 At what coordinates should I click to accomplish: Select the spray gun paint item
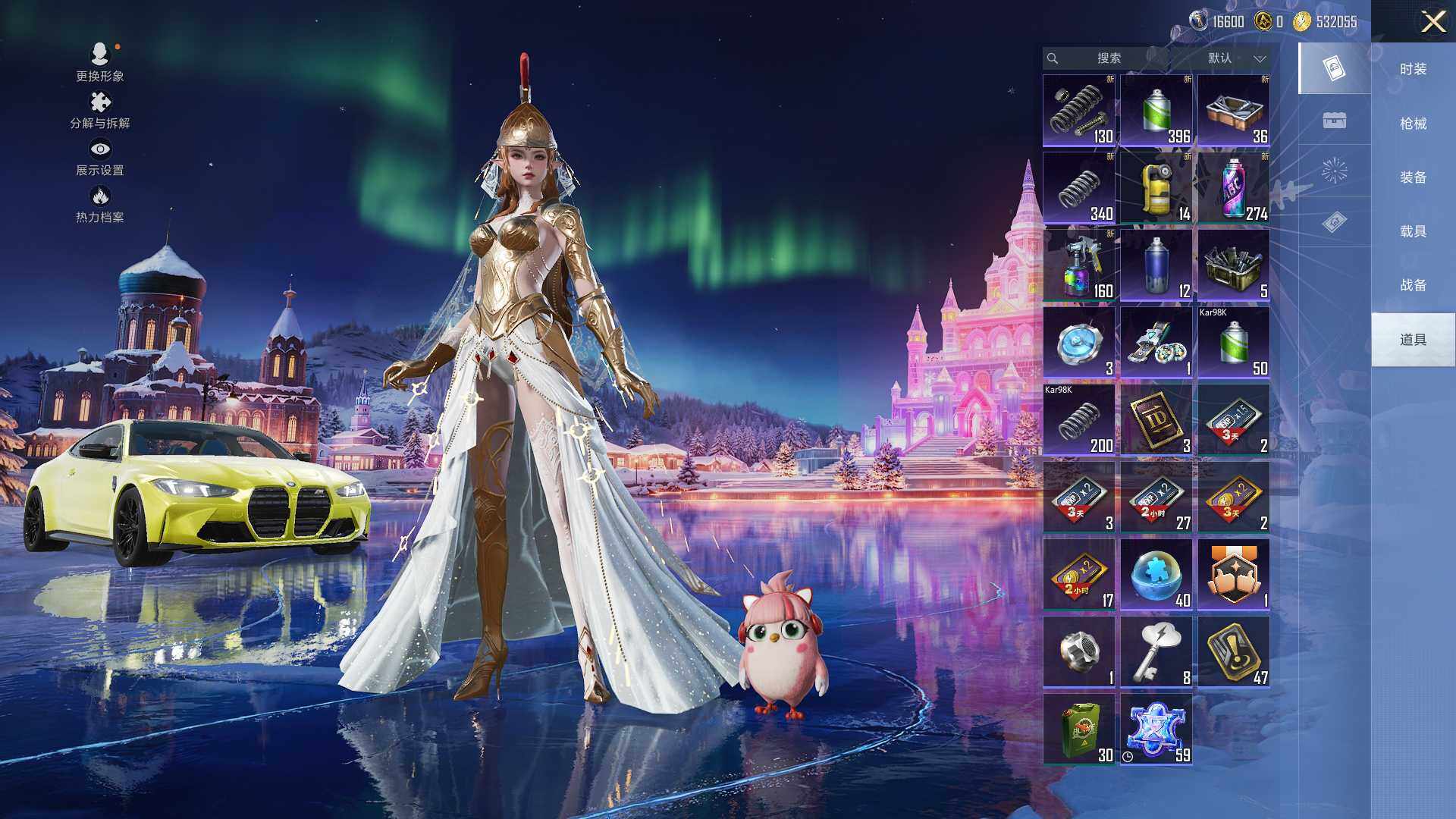point(1078,265)
